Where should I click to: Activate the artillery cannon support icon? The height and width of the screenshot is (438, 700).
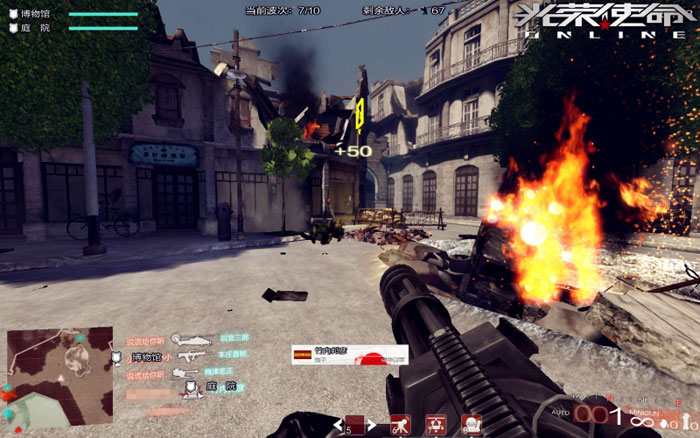click(x=401, y=425)
